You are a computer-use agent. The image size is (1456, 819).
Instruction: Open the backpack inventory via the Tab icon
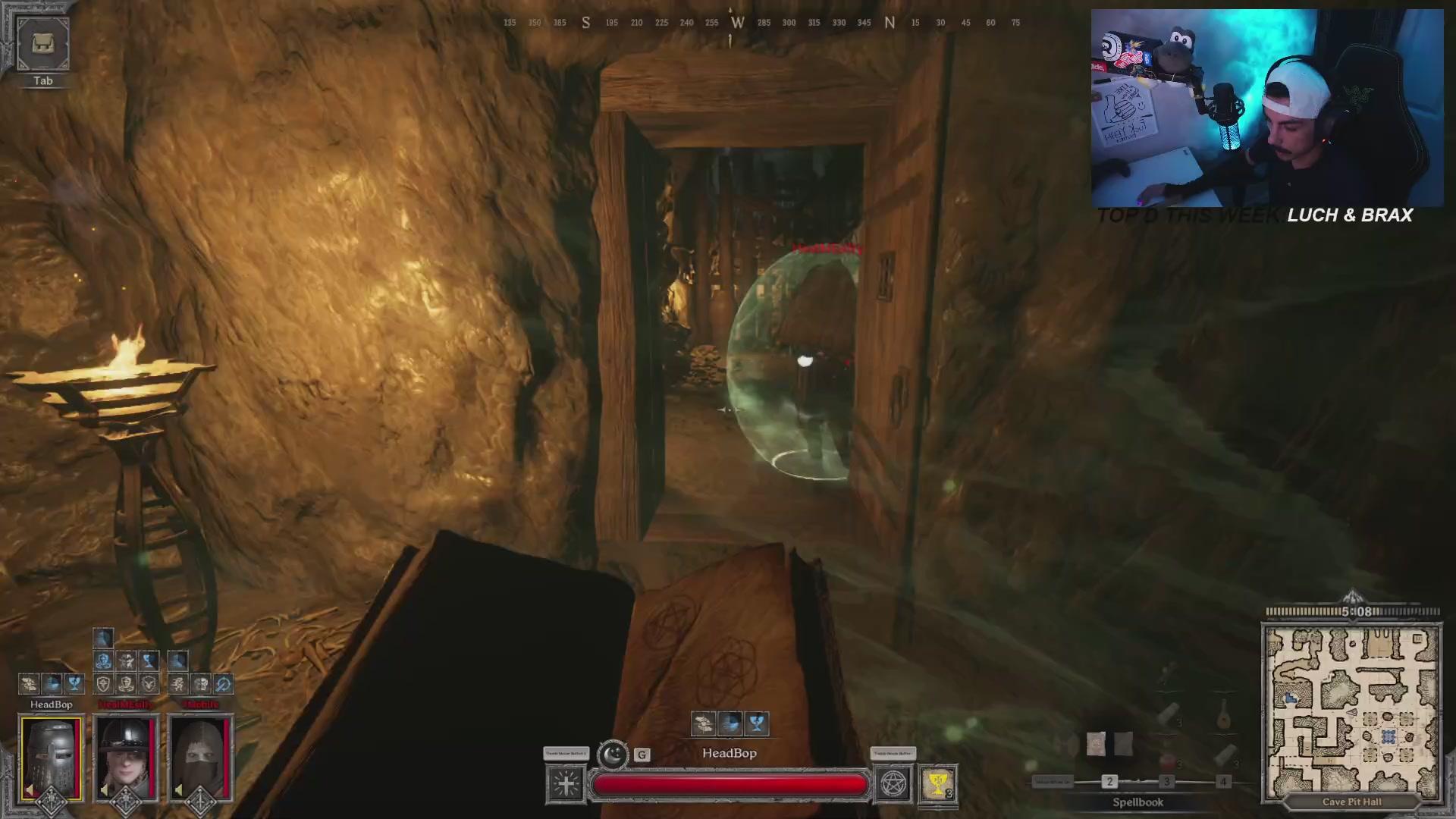42,44
